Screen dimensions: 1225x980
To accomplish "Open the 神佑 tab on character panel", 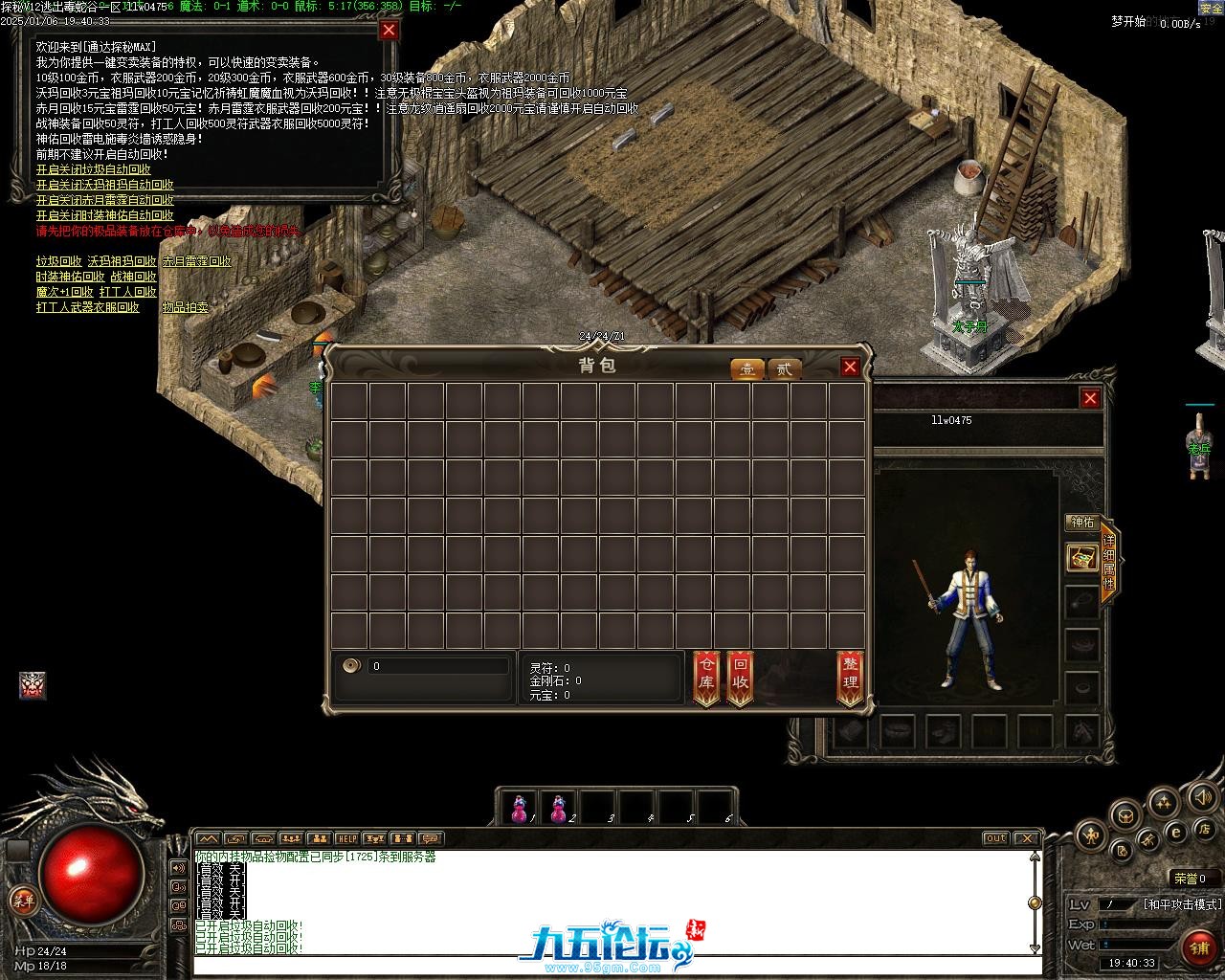I will (x=1081, y=523).
